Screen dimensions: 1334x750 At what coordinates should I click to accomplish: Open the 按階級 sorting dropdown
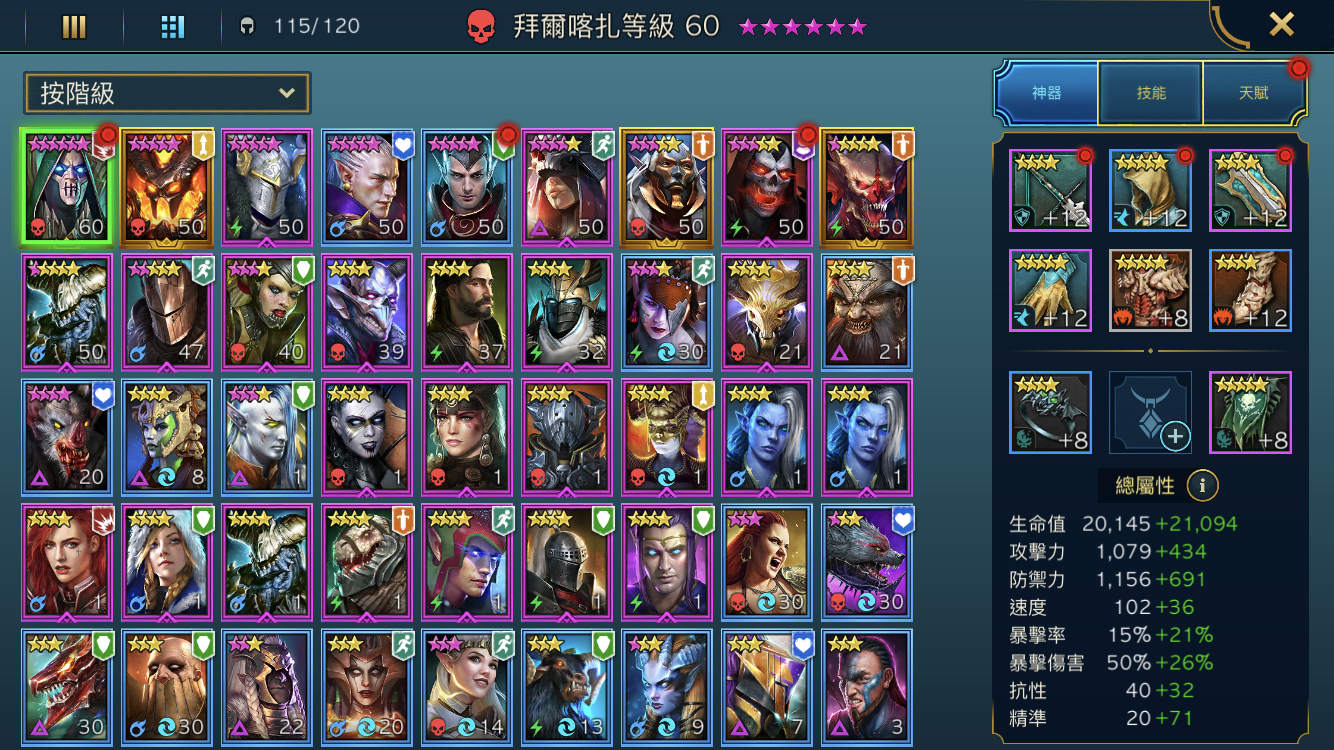coord(167,92)
